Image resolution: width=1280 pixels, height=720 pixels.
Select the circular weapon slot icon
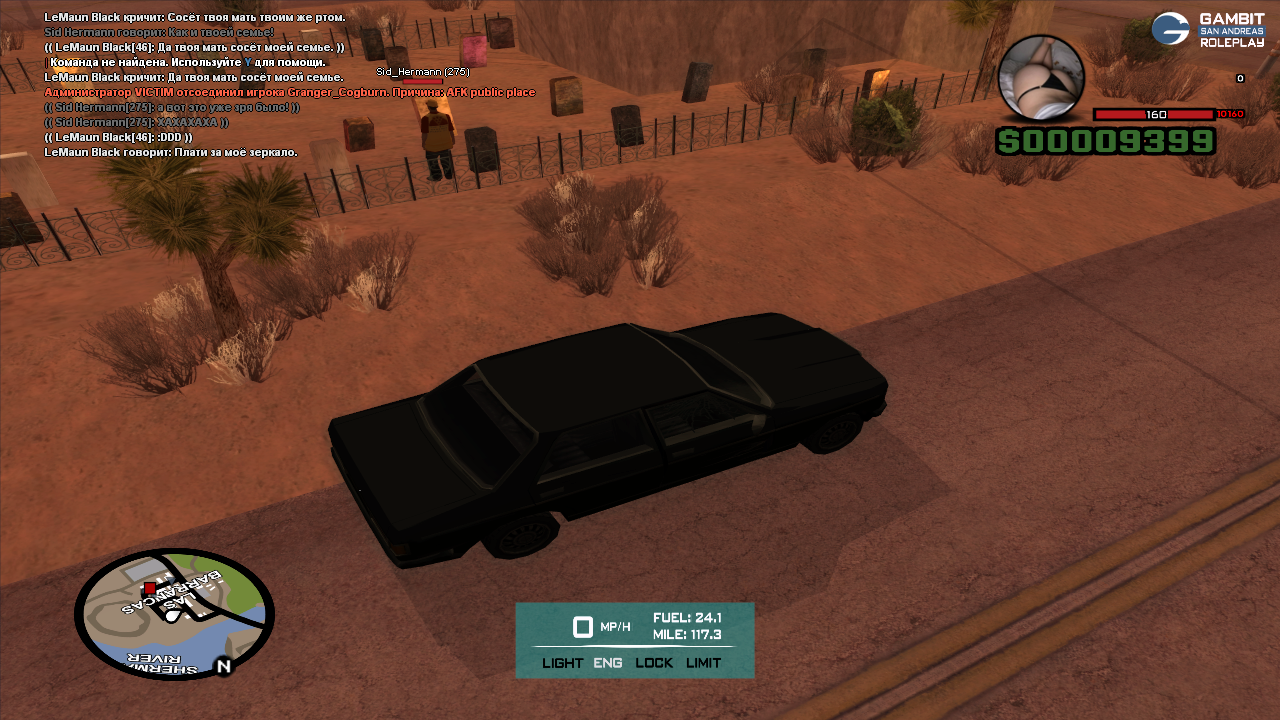[1041, 78]
